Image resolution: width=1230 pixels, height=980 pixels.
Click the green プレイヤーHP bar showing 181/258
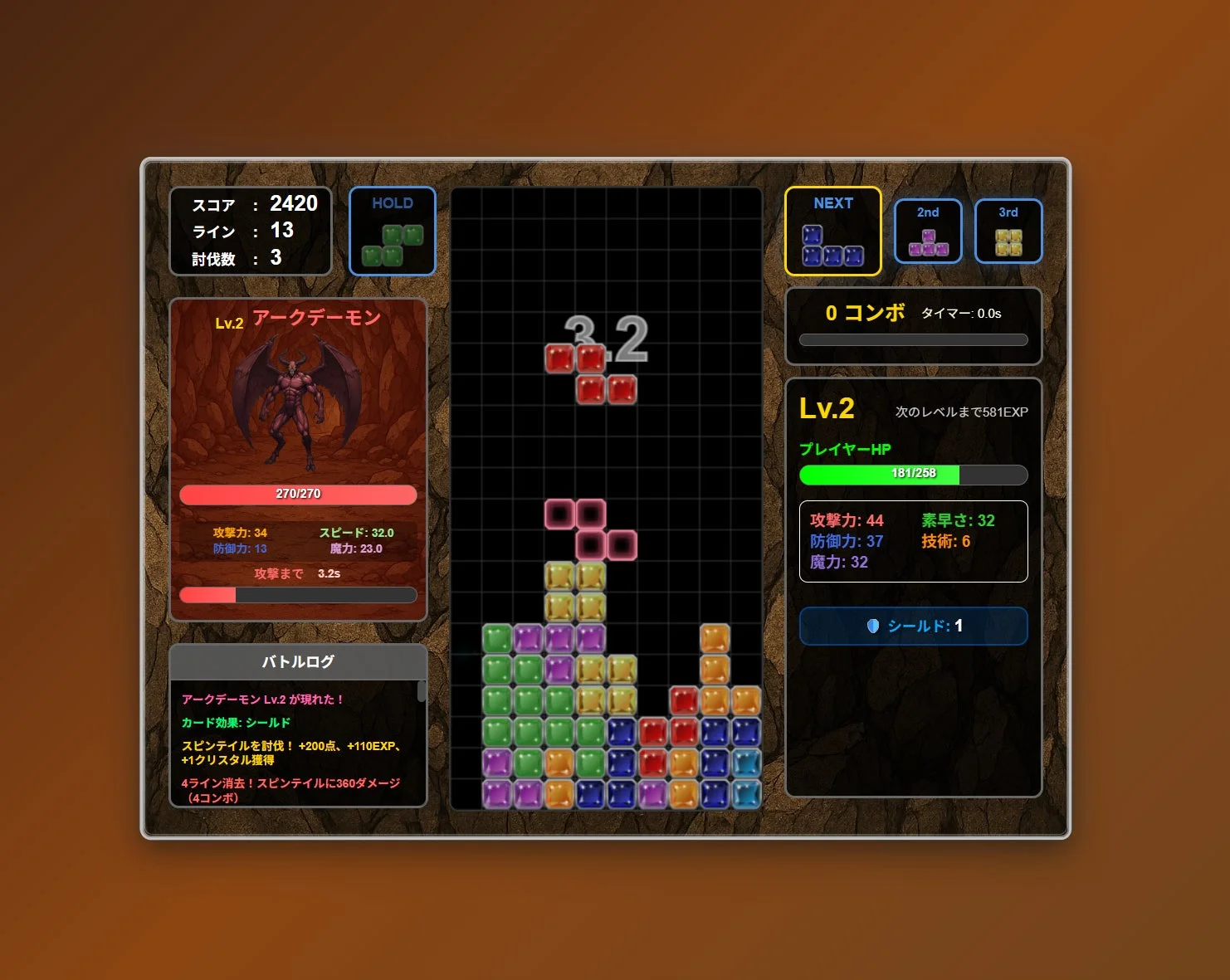click(x=913, y=475)
